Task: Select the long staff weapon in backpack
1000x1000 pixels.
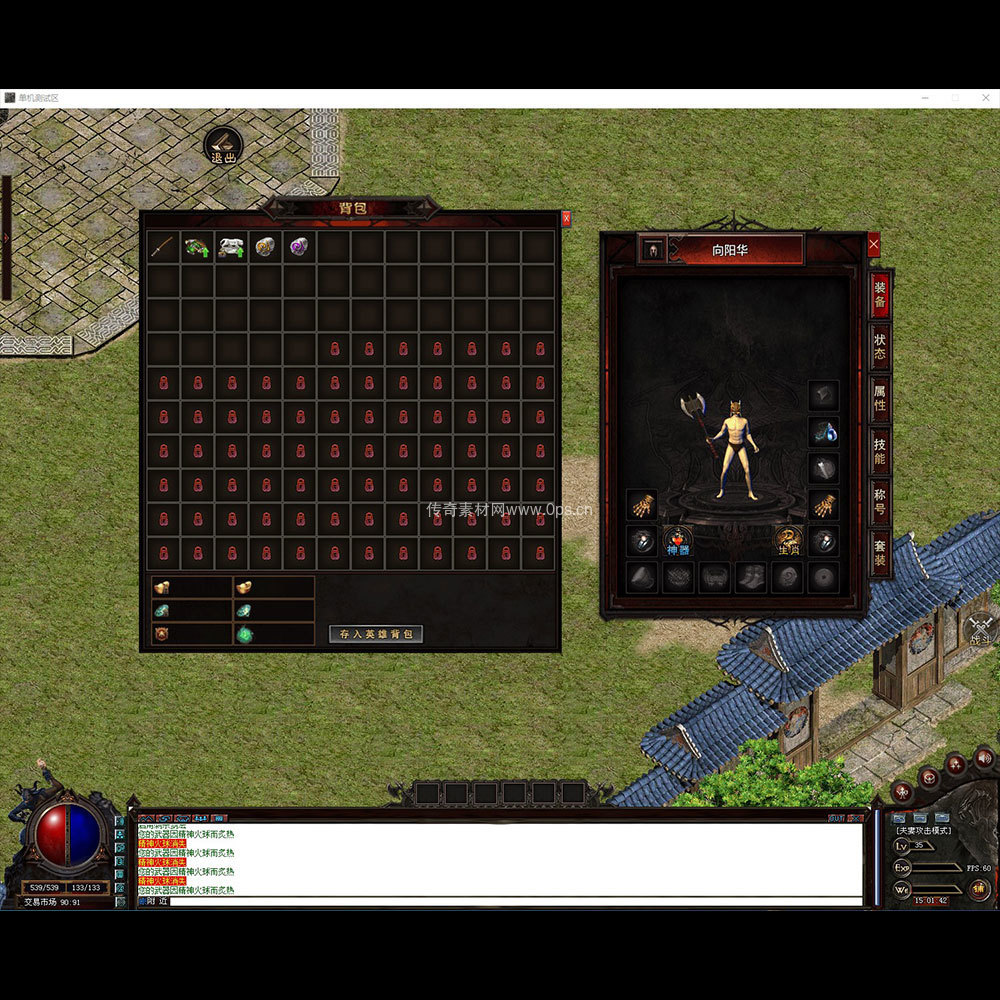Action: tap(163, 247)
